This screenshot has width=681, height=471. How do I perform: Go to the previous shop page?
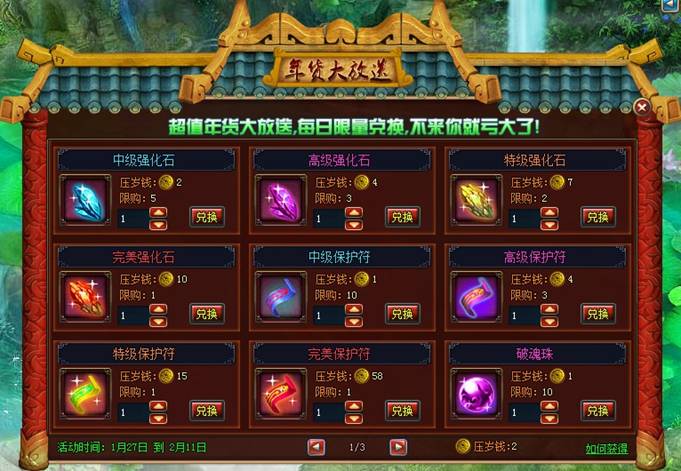[x=316, y=447]
